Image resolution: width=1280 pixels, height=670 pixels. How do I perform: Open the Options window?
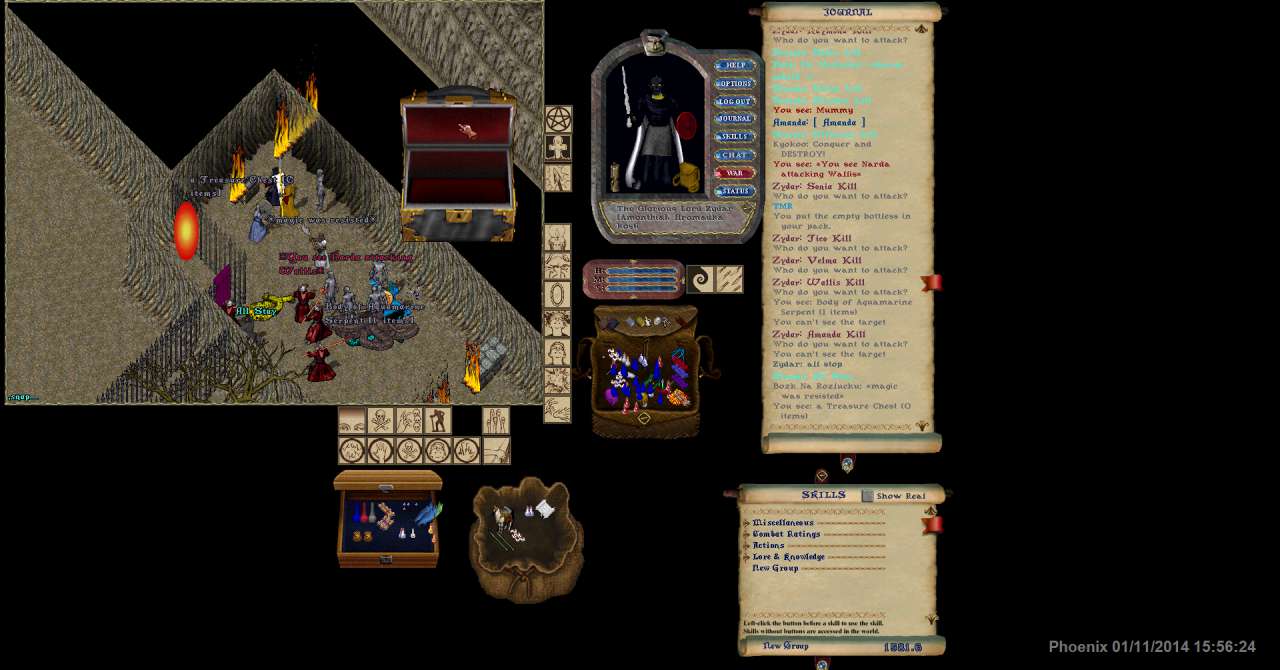[x=735, y=84]
